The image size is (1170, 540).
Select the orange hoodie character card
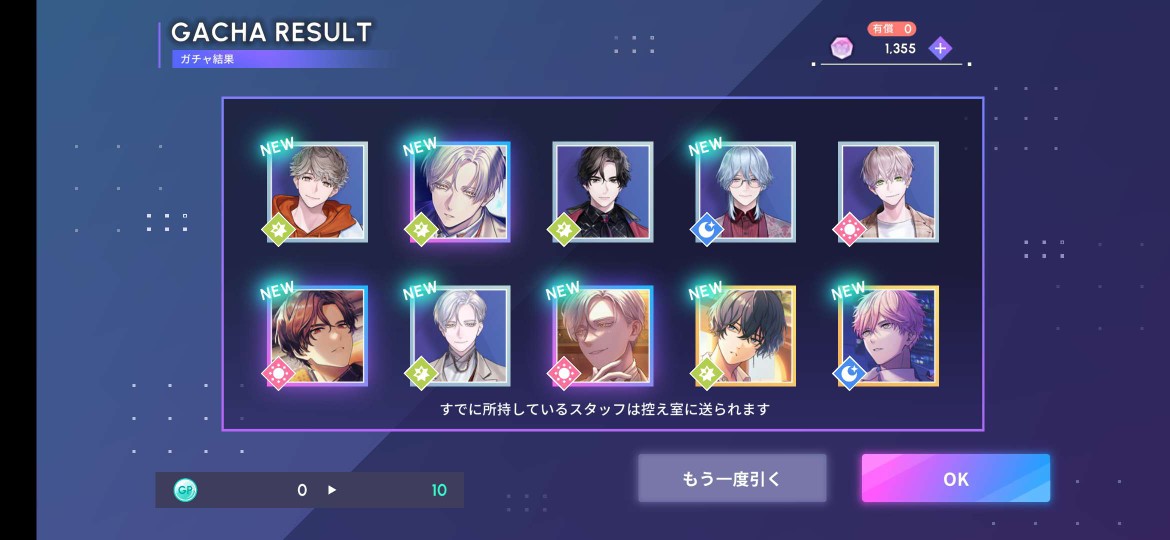coord(317,192)
